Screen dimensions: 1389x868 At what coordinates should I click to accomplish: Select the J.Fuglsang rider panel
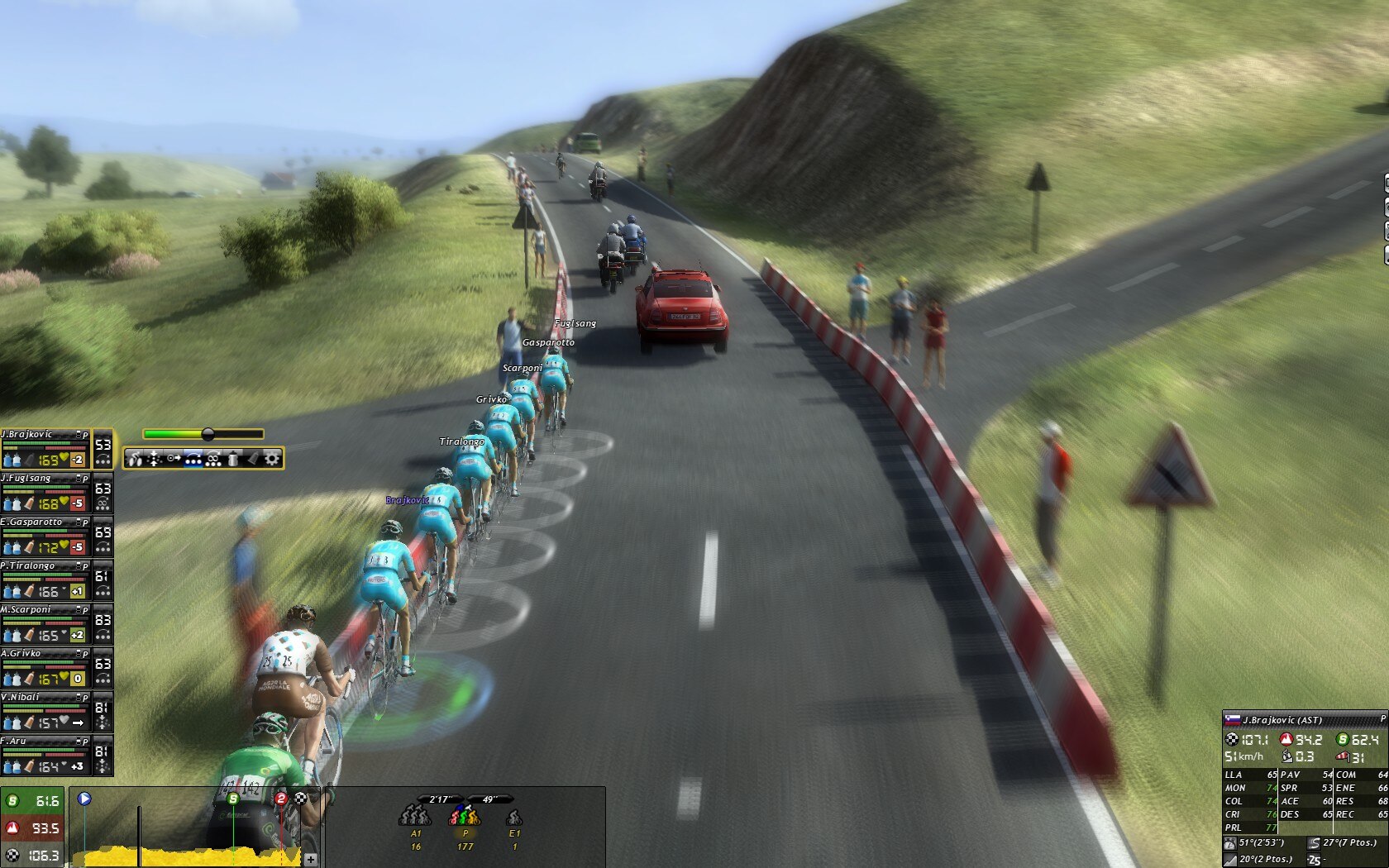pyautogui.click(x=45, y=491)
